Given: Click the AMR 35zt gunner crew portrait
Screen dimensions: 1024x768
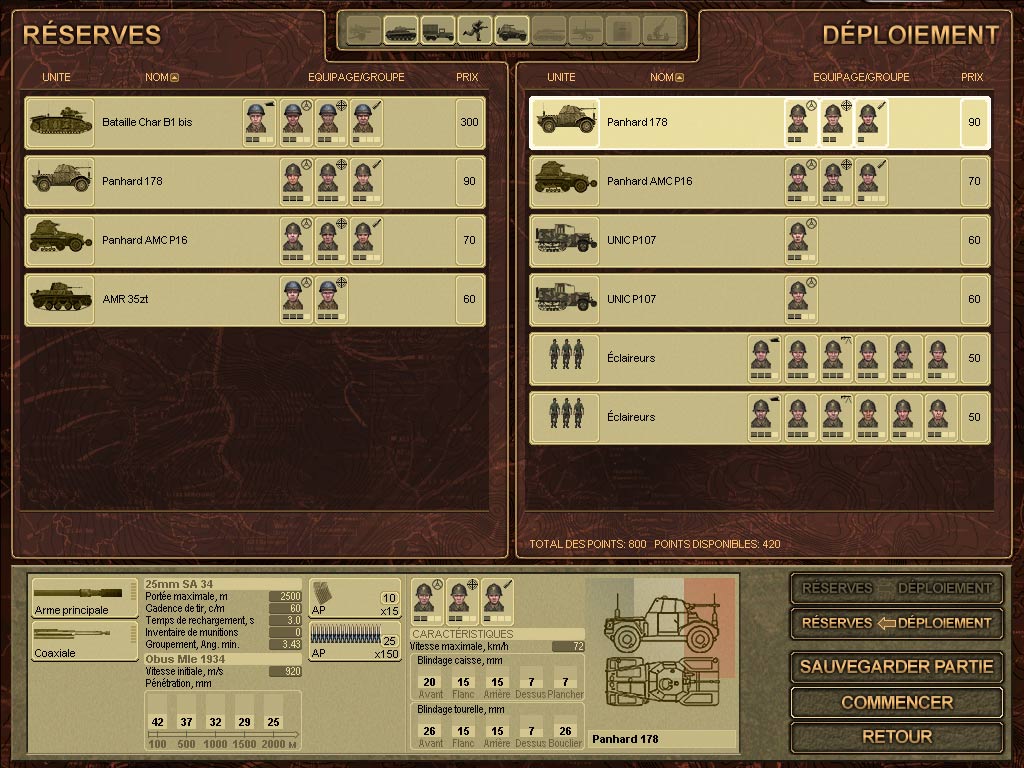Looking at the screenshot, I should pos(328,299).
